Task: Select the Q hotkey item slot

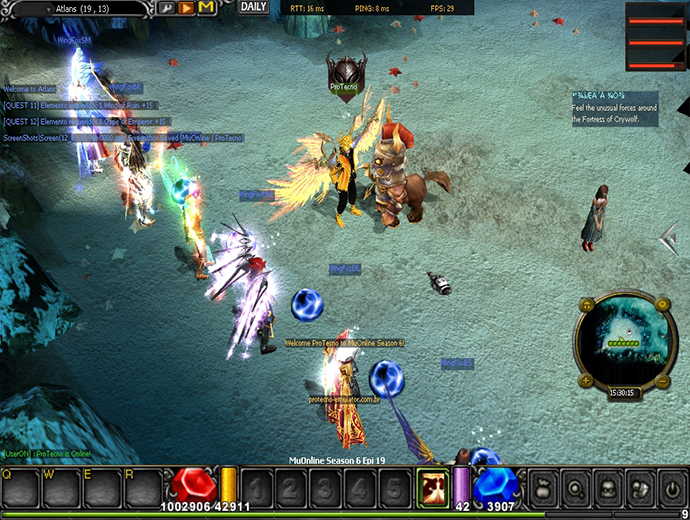Action: [x=21, y=489]
